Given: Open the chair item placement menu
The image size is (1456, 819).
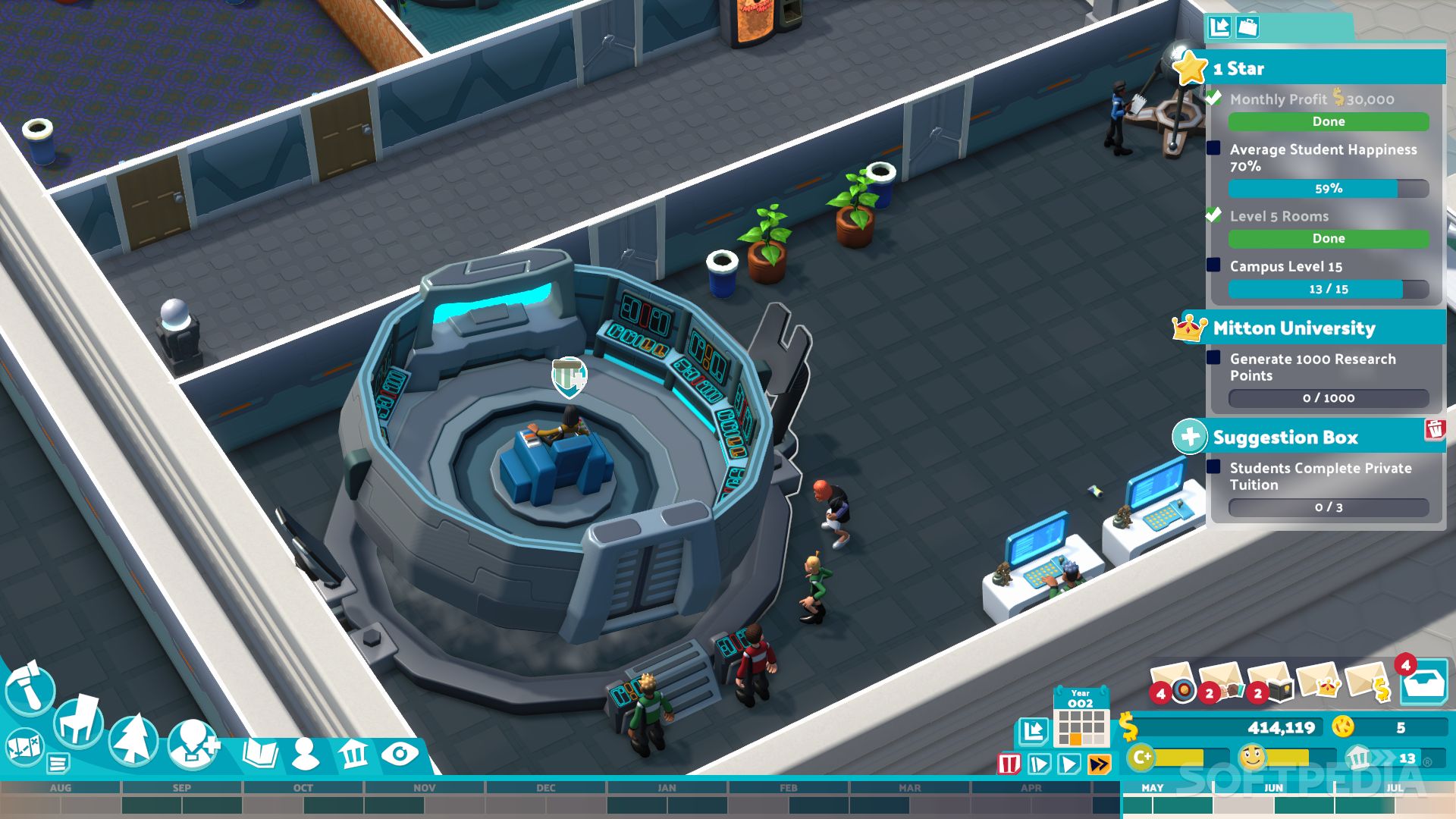Looking at the screenshot, I should pyautogui.click(x=79, y=720).
